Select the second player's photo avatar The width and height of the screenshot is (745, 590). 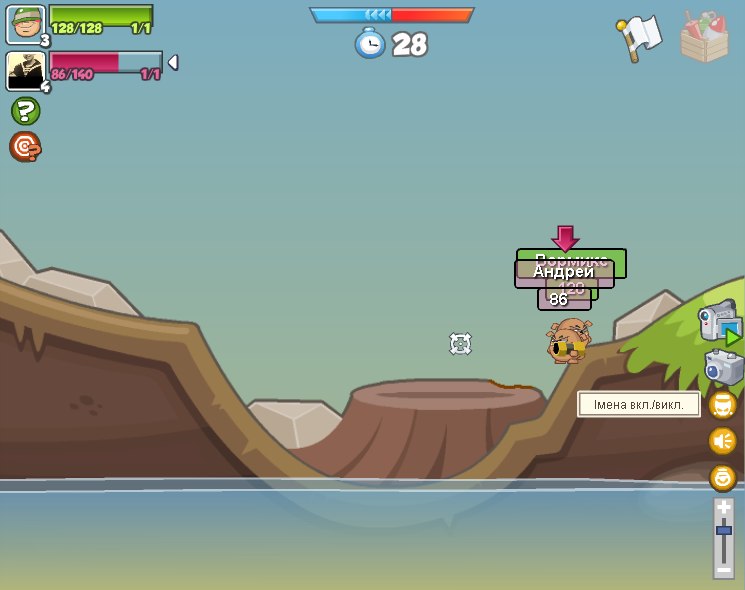(25, 71)
